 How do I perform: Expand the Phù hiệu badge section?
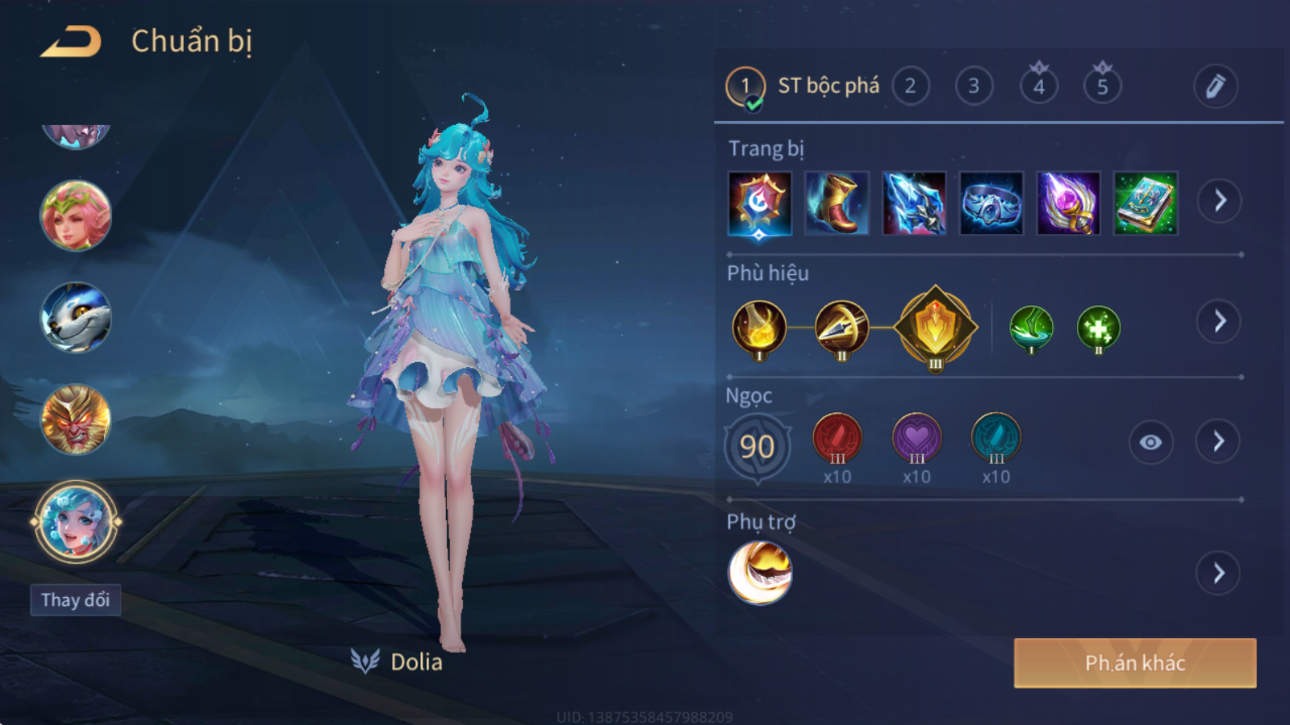tap(1219, 321)
